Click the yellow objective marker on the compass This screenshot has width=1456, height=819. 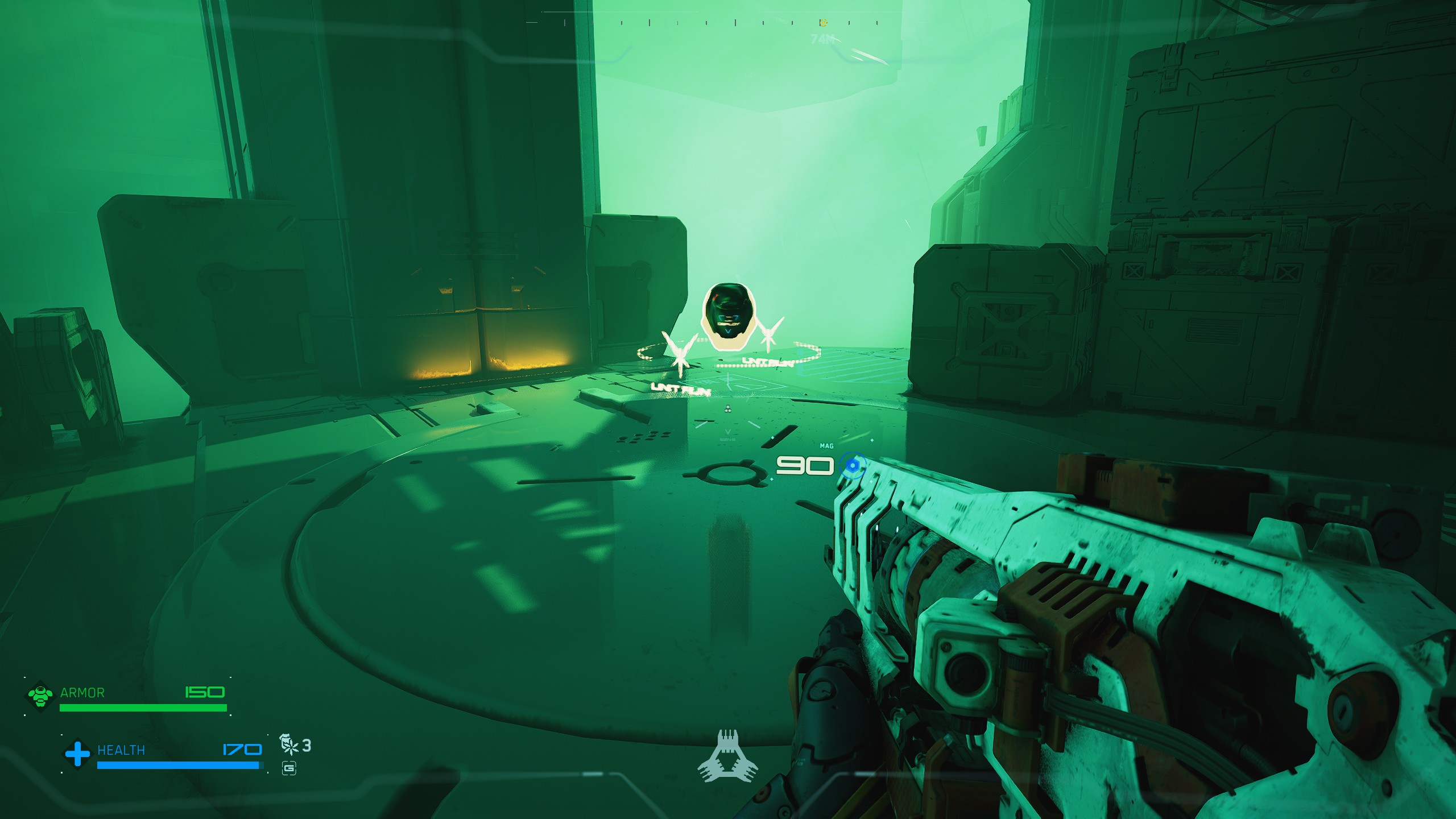(x=823, y=23)
